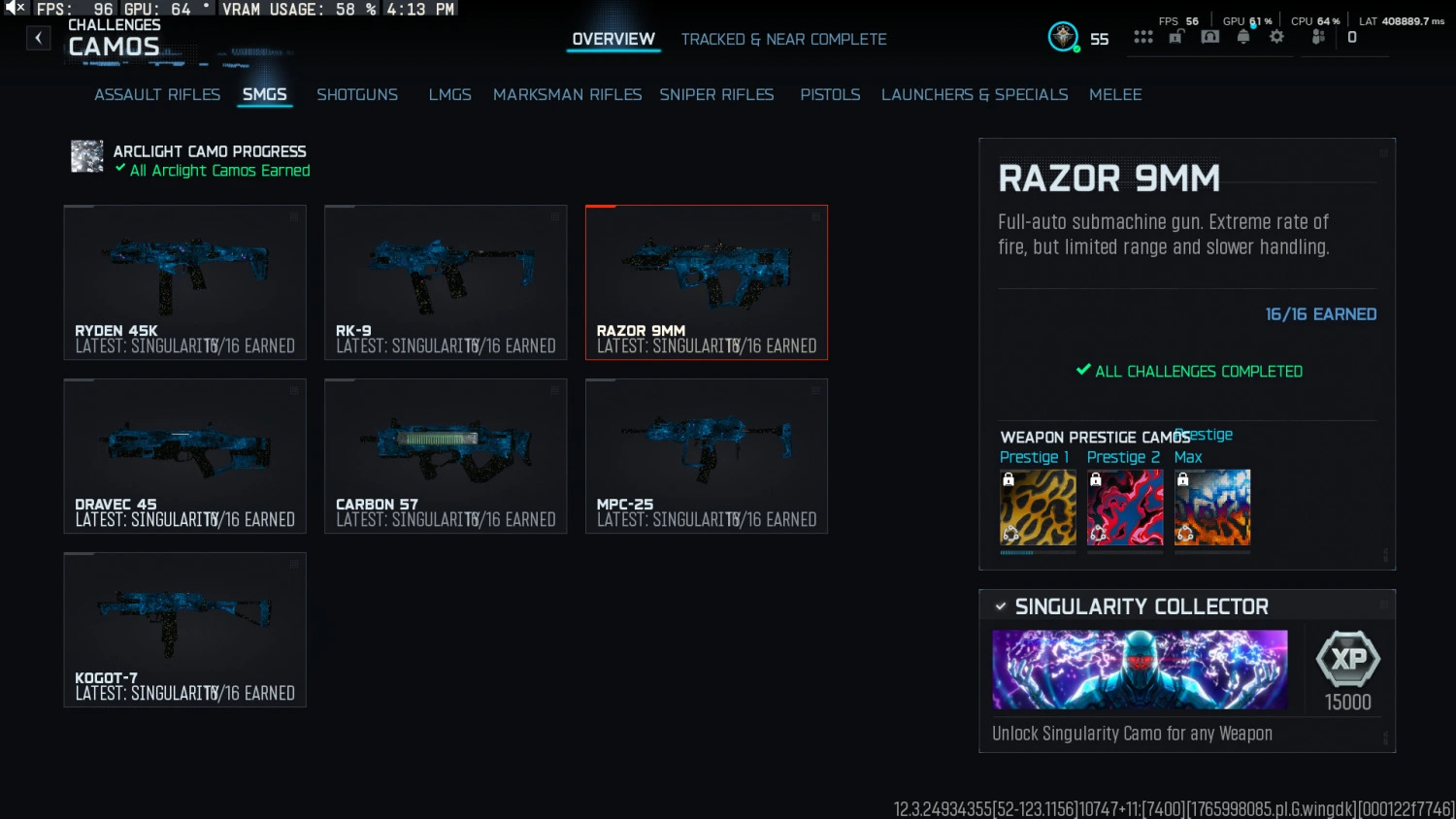Viewport: 1456px width, 819px height.
Task: Select the Prestige 2 camo label
Action: point(1123,456)
